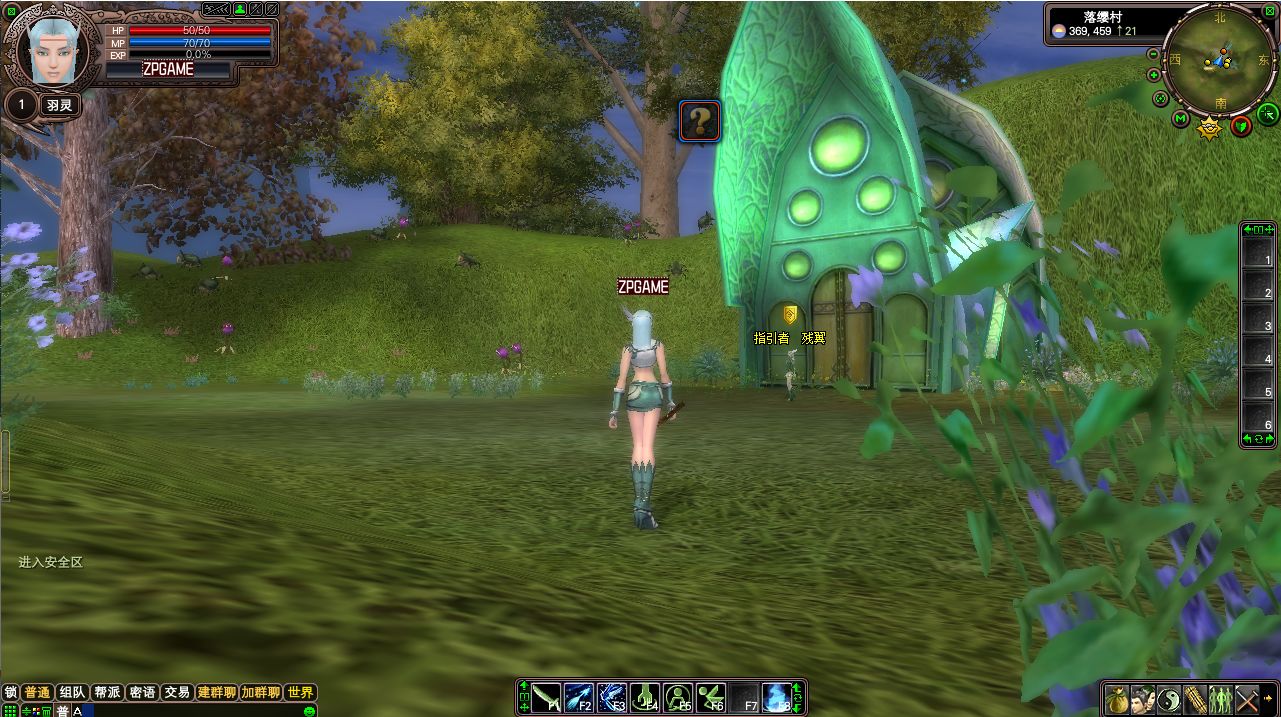This screenshot has height=717, width=1281.
Task: Activate the F1 sword attack skill
Action: (546, 697)
